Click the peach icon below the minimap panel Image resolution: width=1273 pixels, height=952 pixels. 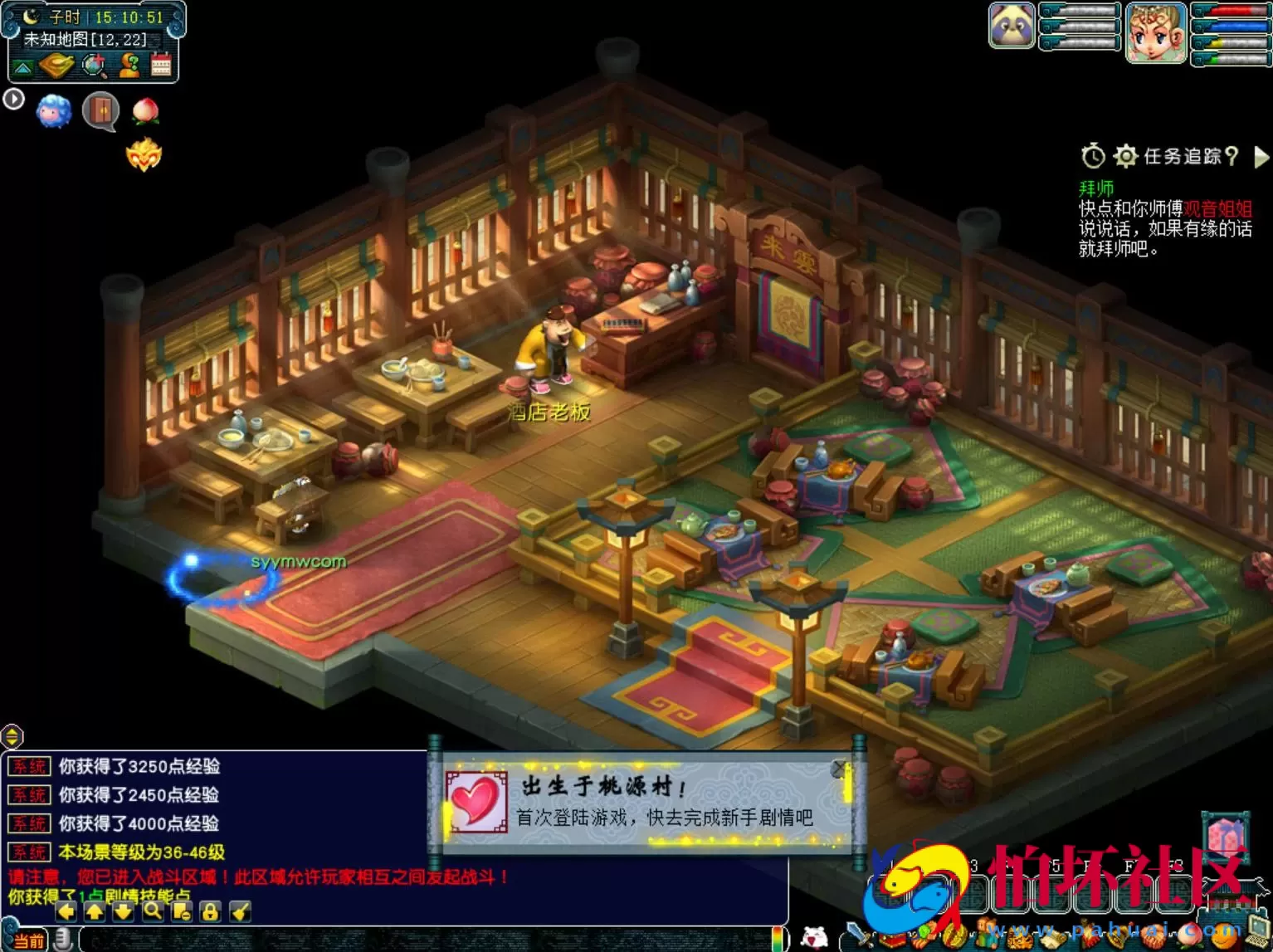tap(145, 110)
